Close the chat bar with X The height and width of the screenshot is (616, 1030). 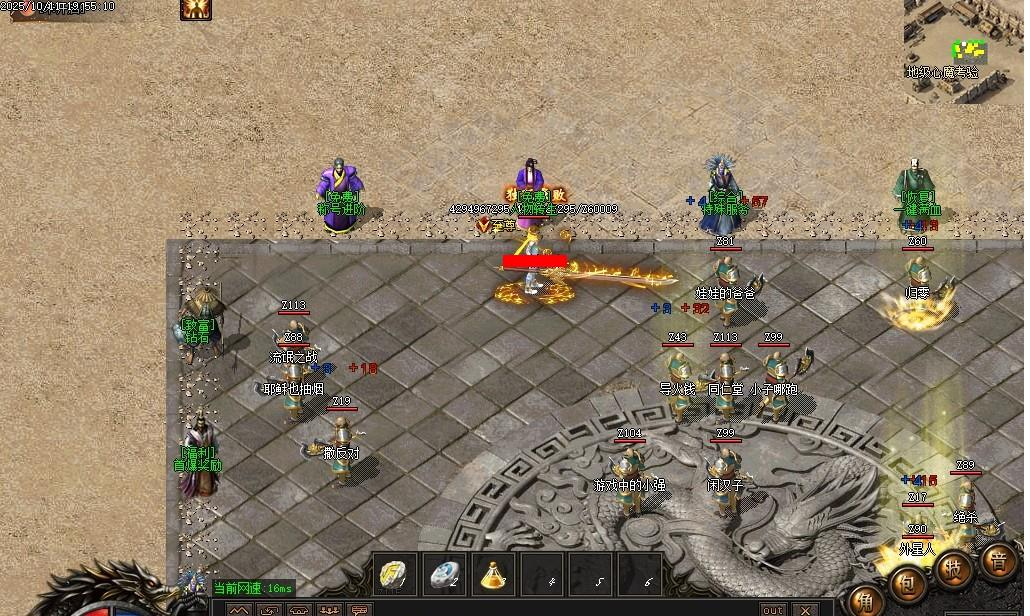pos(806,609)
